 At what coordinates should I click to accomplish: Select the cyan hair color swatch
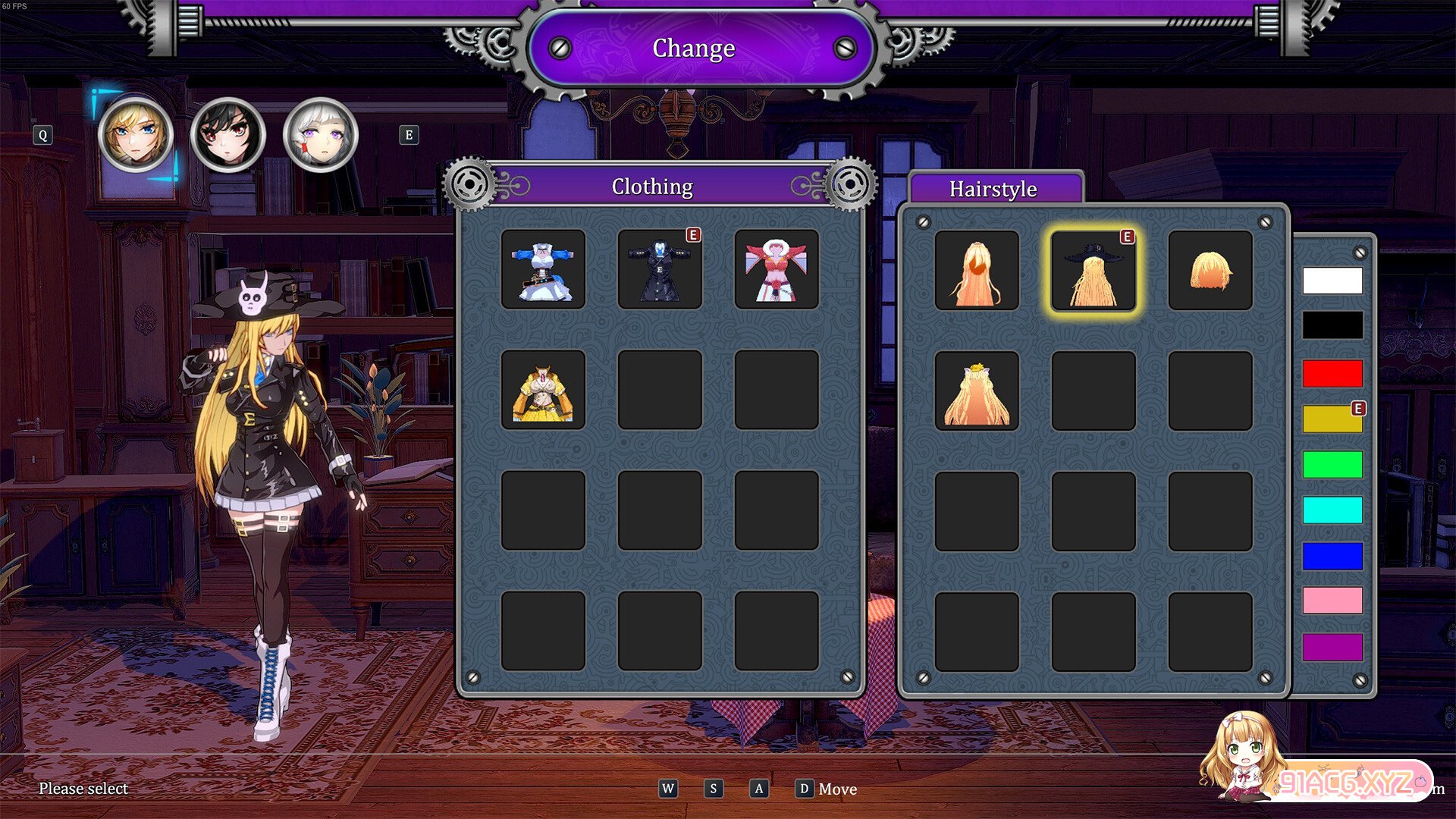[1332, 510]
